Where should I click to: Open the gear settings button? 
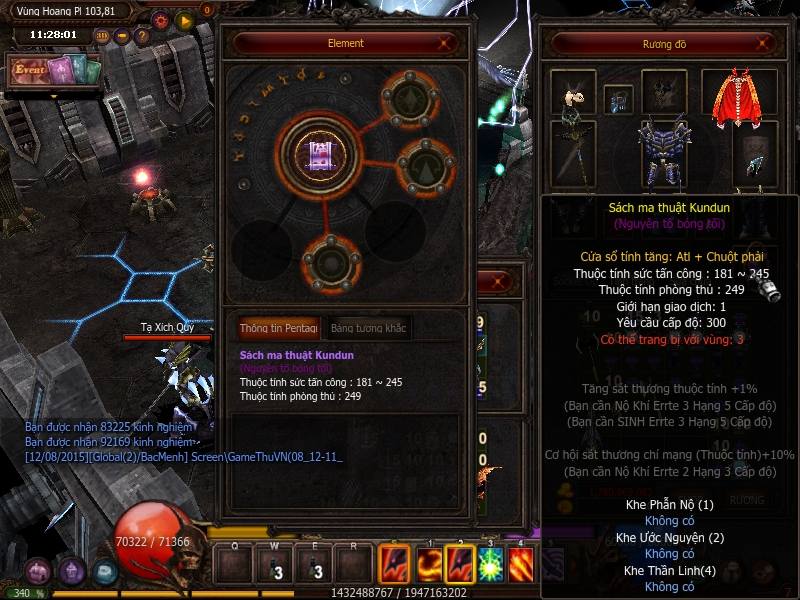(161, 19)
